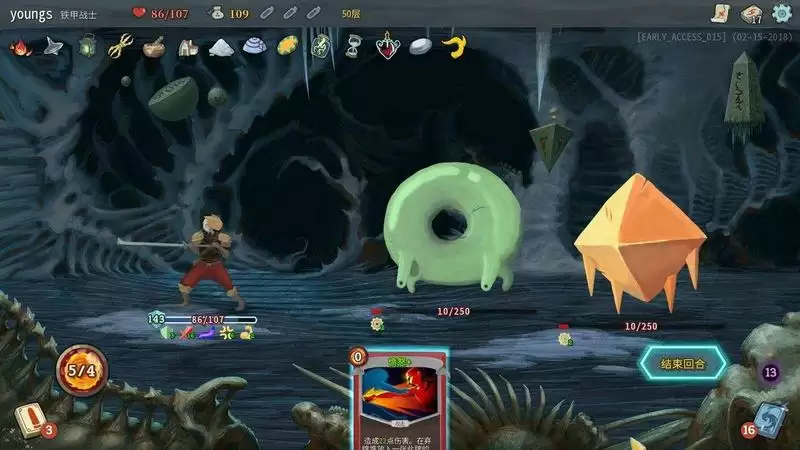Screen dimensions: 800x450
Task: Inspect the green lantern relic
Action: pos(88,46)
